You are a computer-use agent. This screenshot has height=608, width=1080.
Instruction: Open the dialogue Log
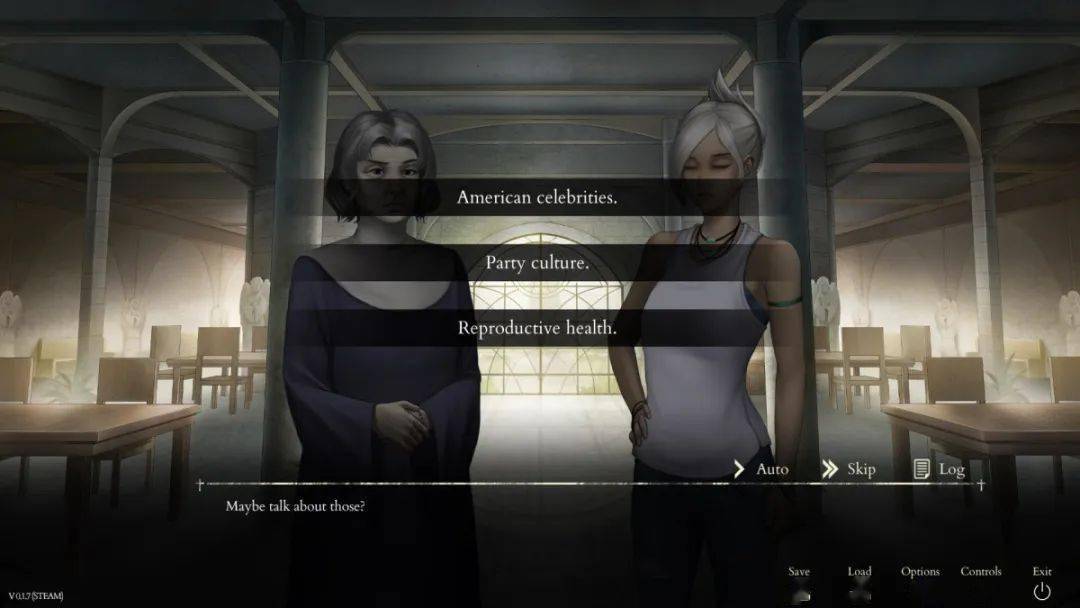939,469
